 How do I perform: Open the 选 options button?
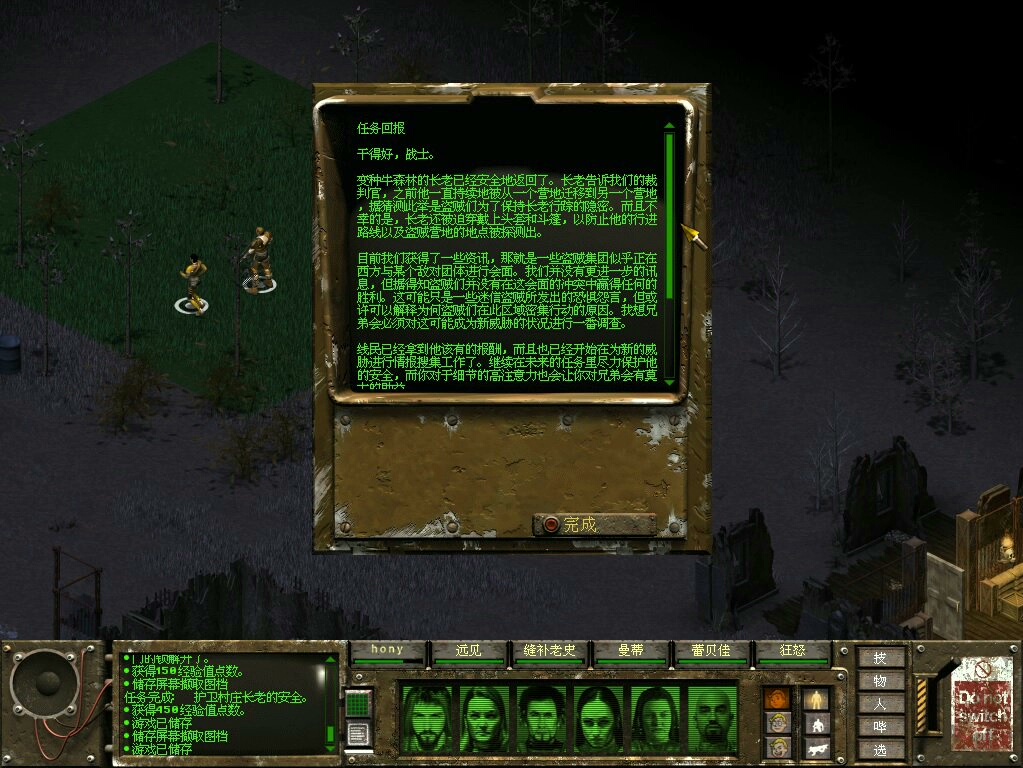(x=880, y=750)
